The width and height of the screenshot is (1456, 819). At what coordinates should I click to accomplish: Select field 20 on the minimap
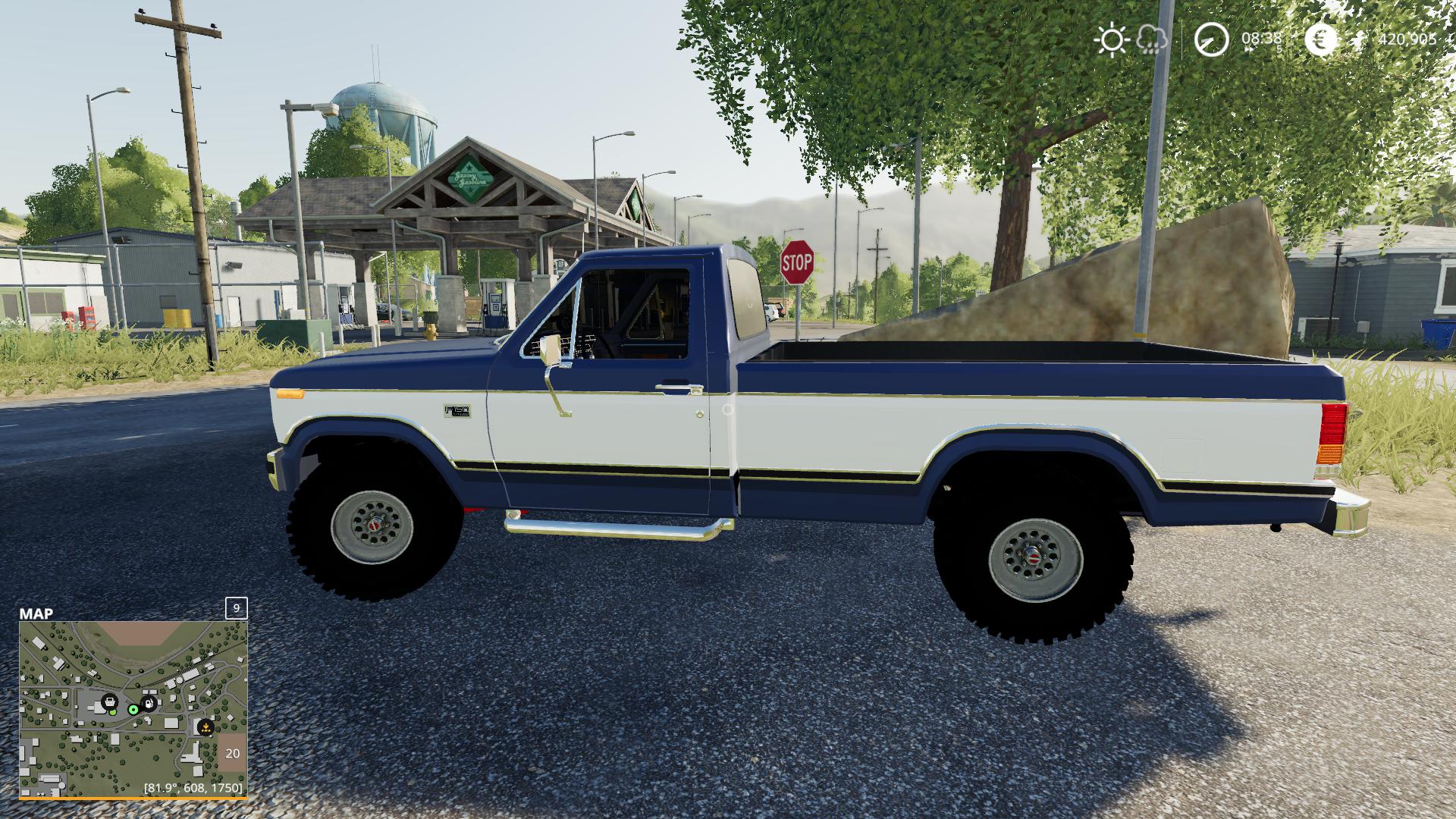(232, 753)
